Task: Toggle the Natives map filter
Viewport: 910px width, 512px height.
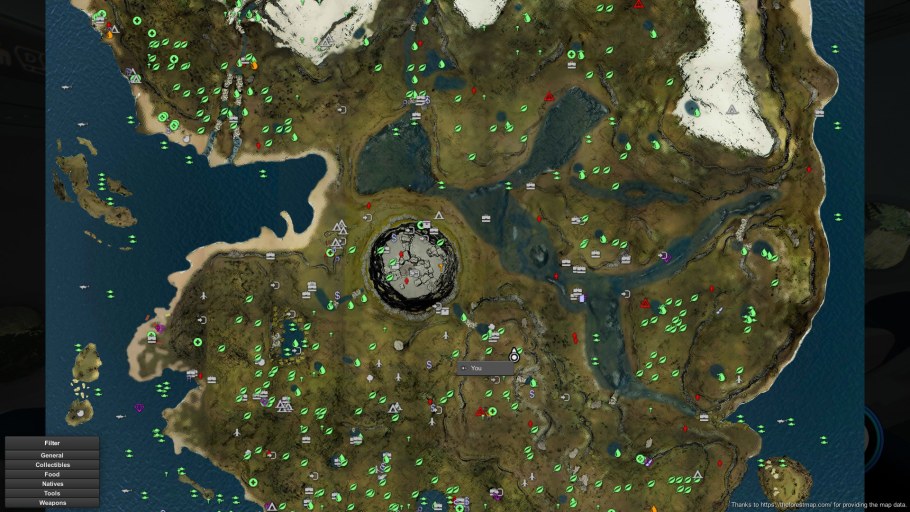Action: pyautogui.click(x=52, y=484)
